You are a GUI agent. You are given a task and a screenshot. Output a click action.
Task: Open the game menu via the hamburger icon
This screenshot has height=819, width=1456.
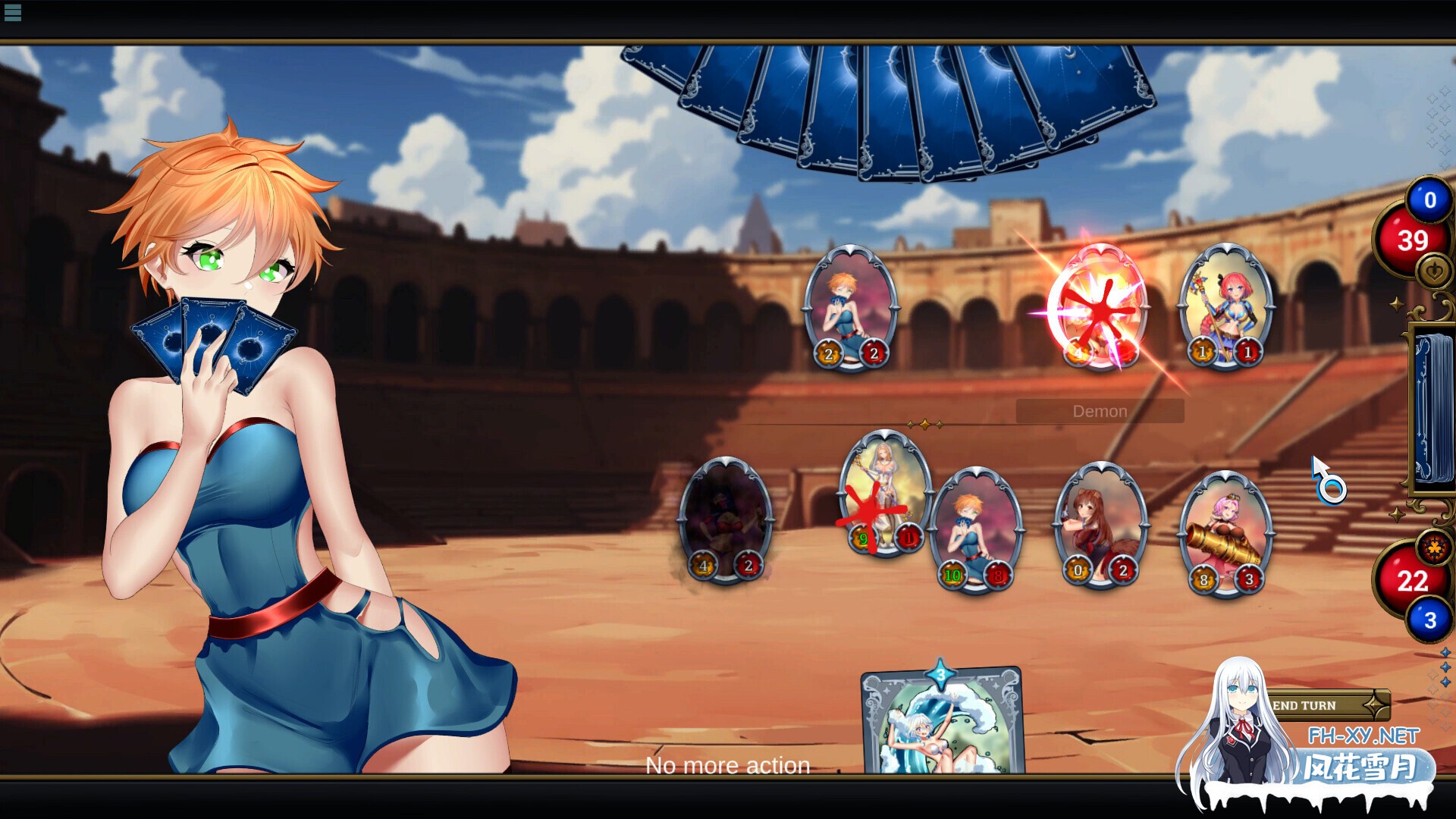(x=11, y=11)
